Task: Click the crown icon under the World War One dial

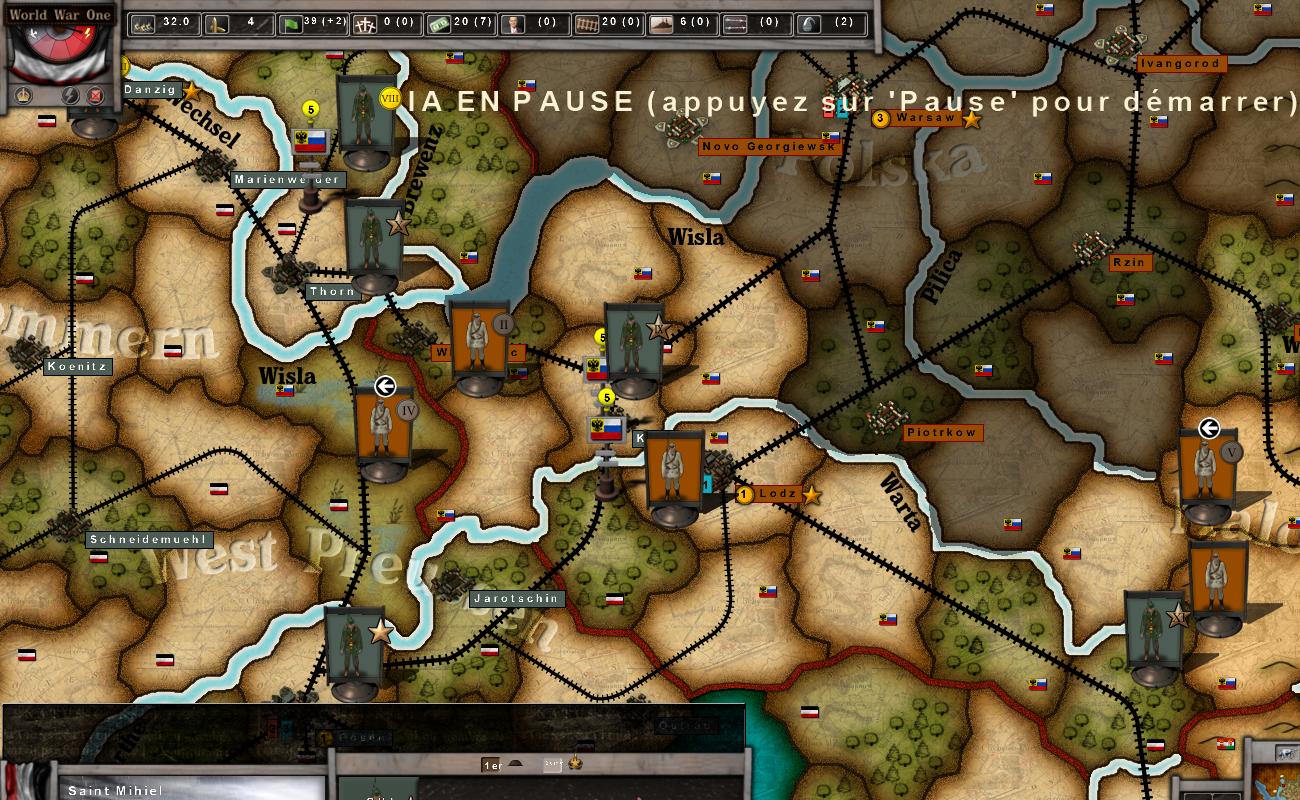Action: (x=22, y=95)
